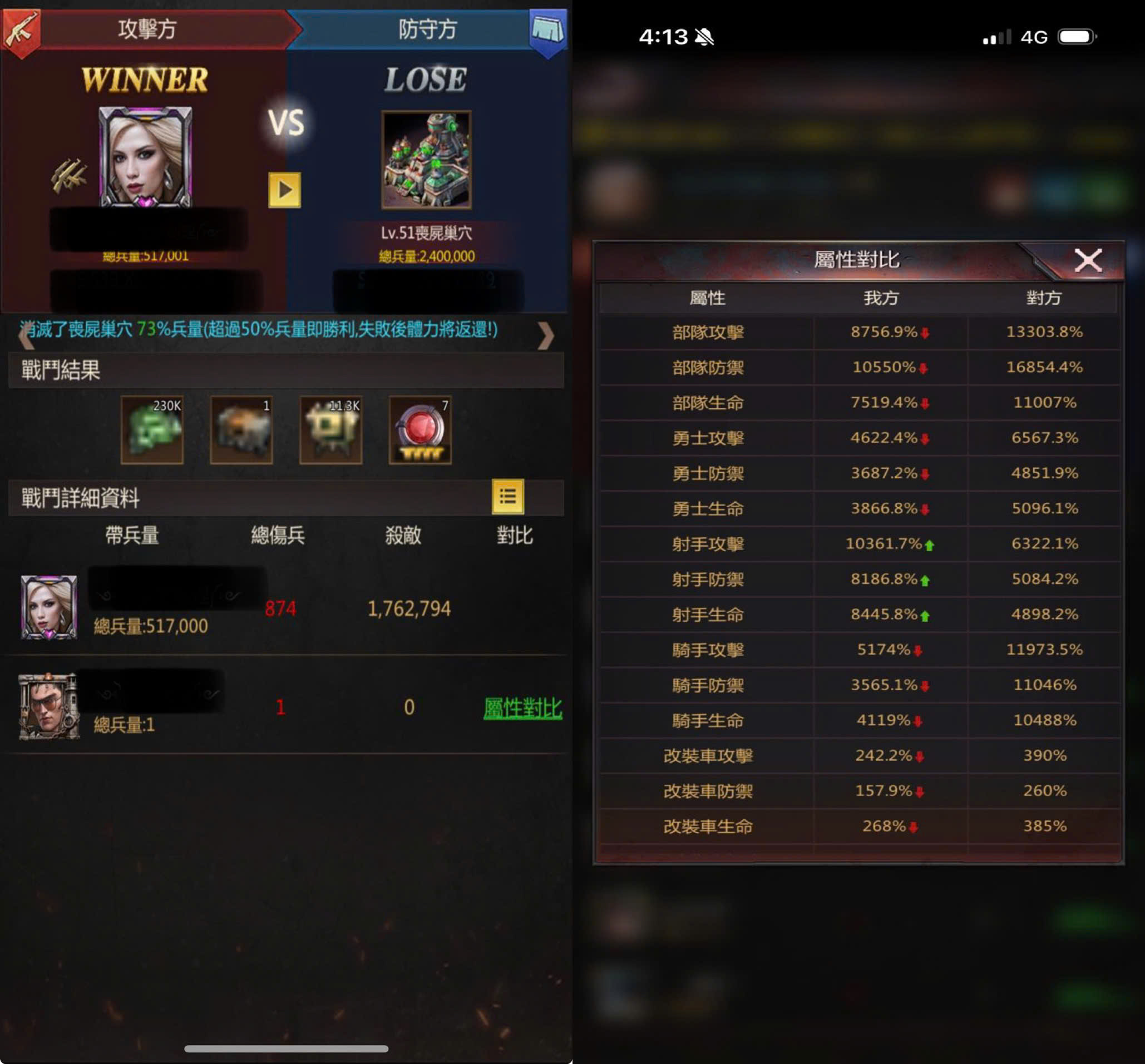The height and width of the screenshot is (1064, 1145).
Task: Click the reward chest icon showing 1
Action: [242, 430]
